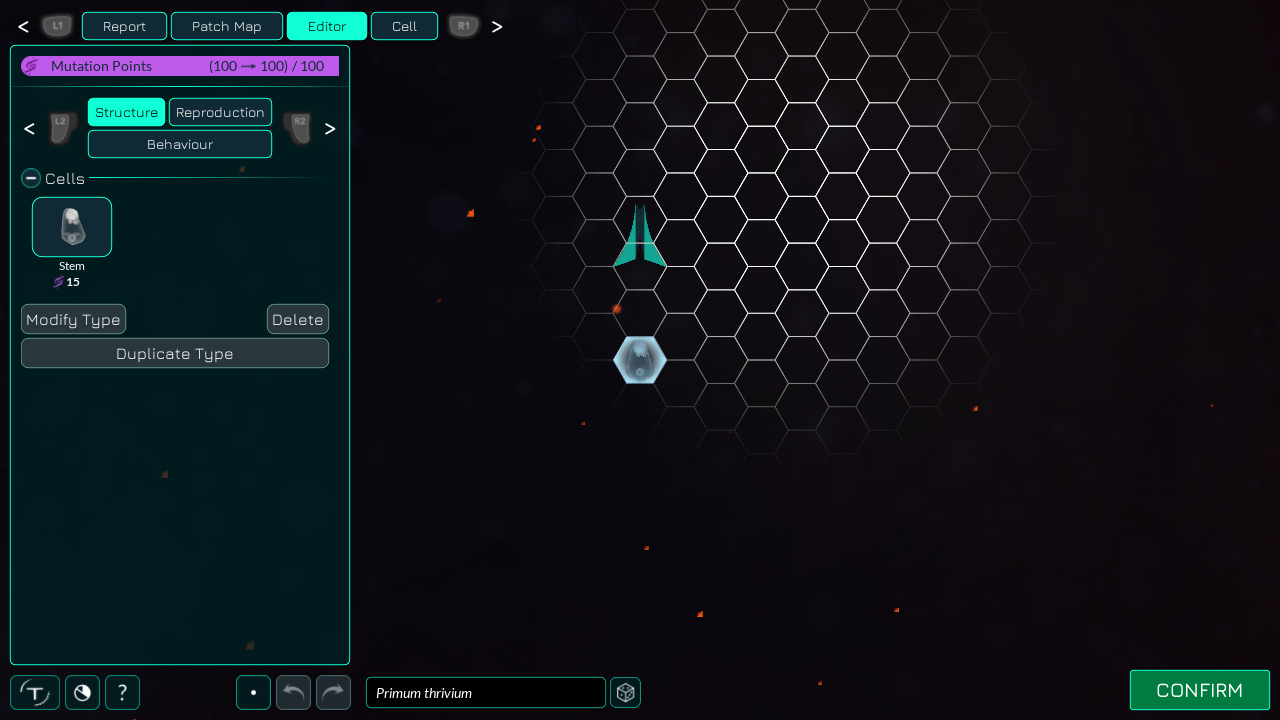Click the Primum thrivium name field

tap(485, 692)
